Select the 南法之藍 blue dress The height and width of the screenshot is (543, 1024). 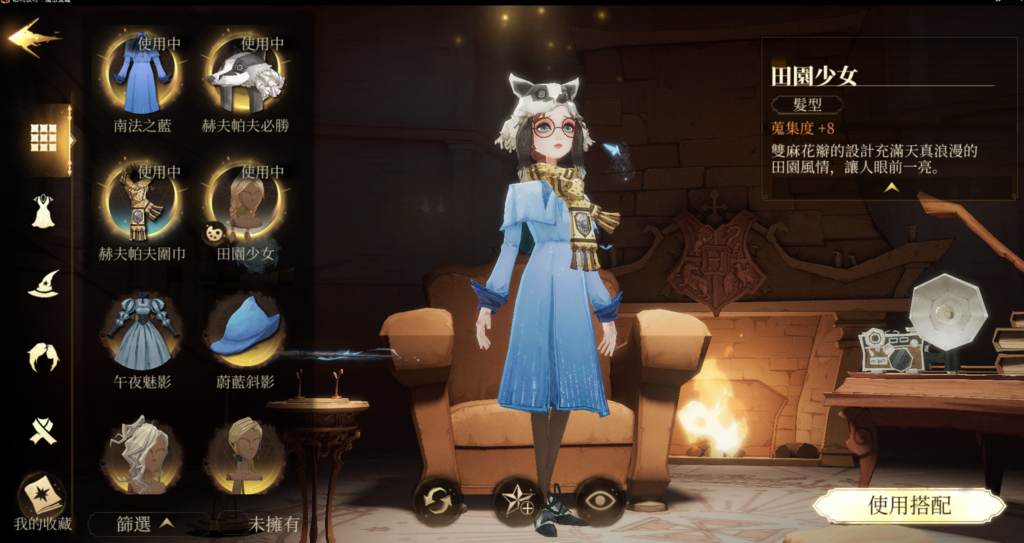tap(142, 76)
